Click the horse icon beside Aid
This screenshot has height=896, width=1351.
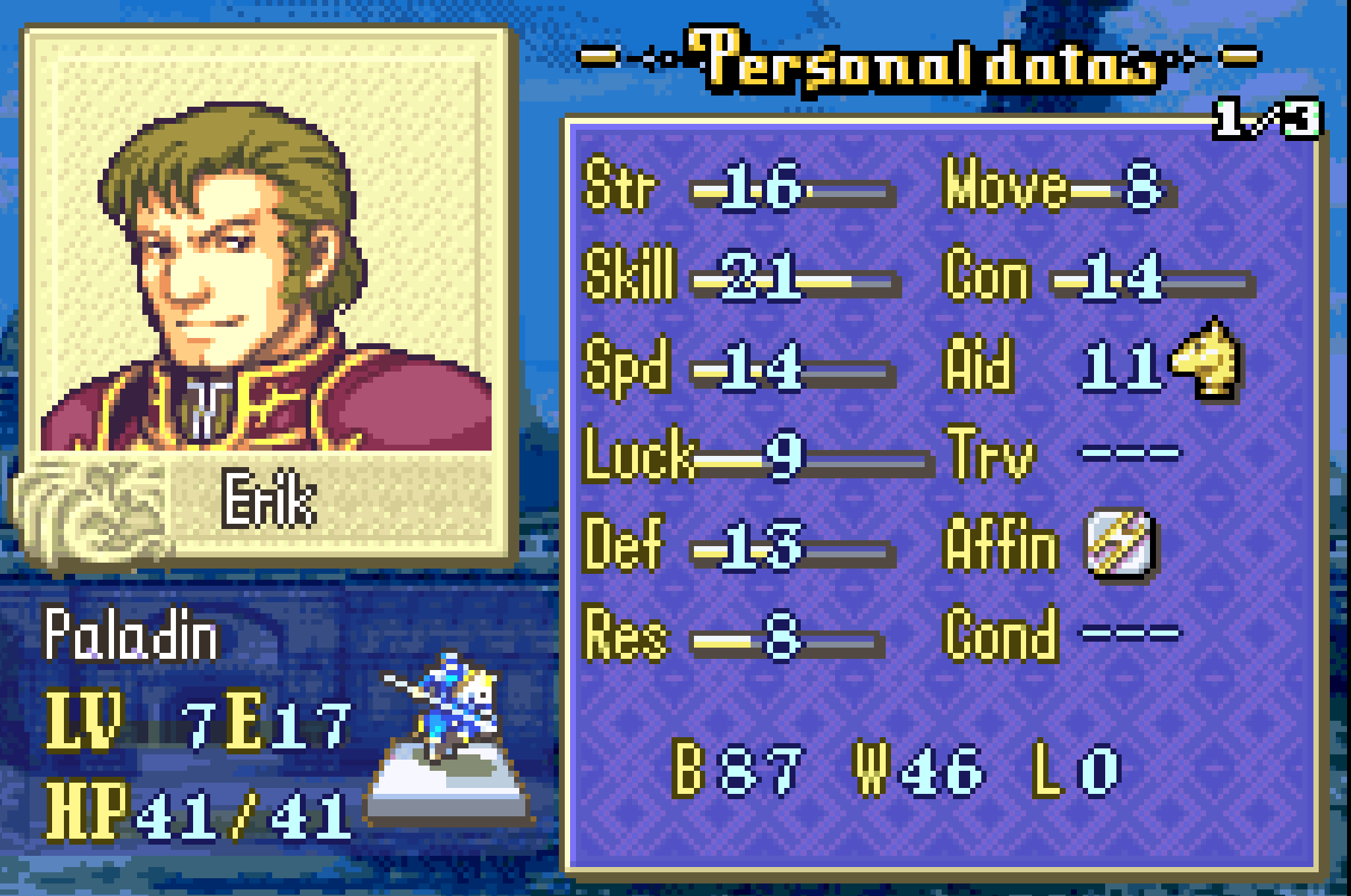pos(1206,359)
